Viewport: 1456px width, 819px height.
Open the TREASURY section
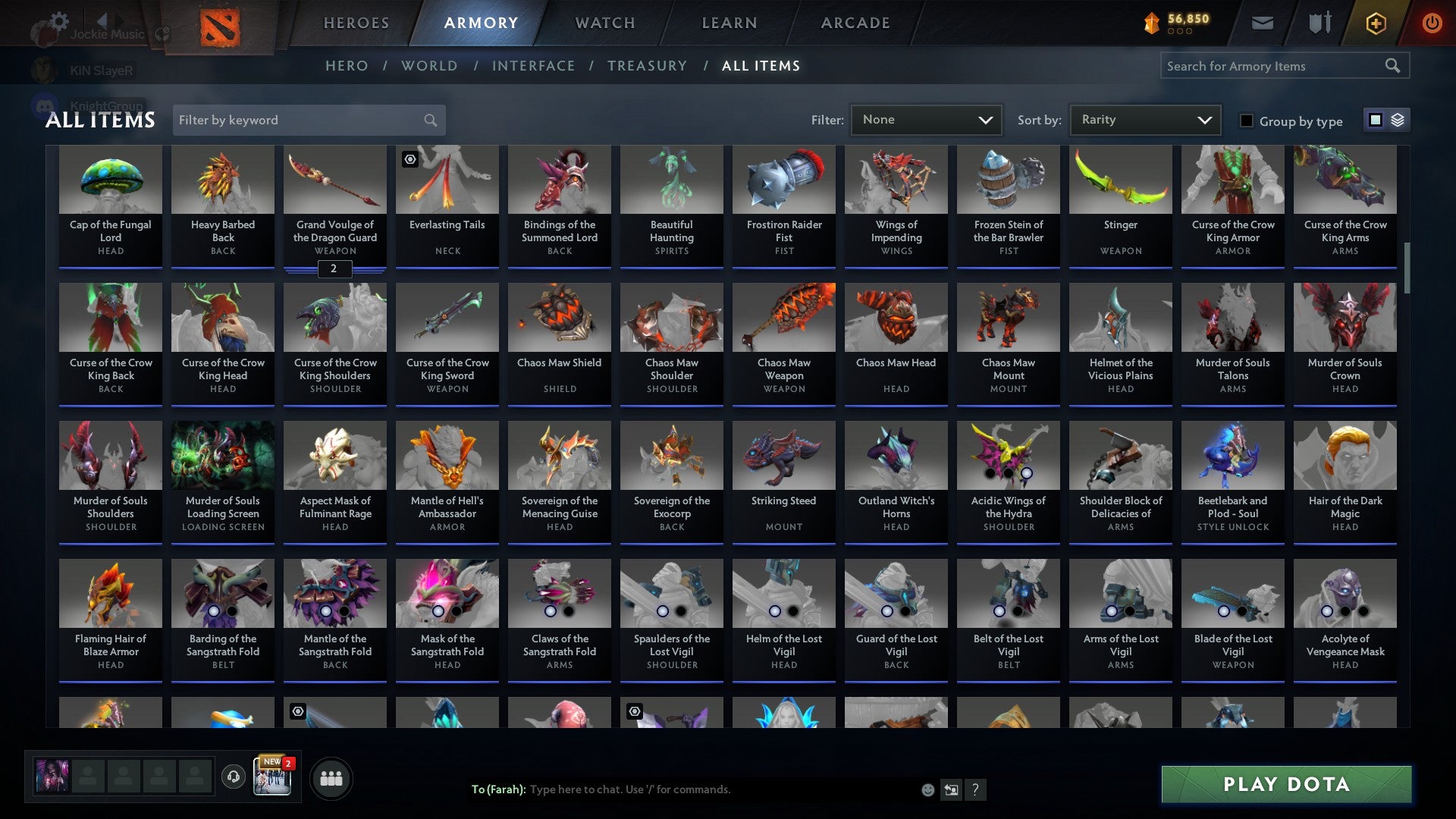click(648, 66)
